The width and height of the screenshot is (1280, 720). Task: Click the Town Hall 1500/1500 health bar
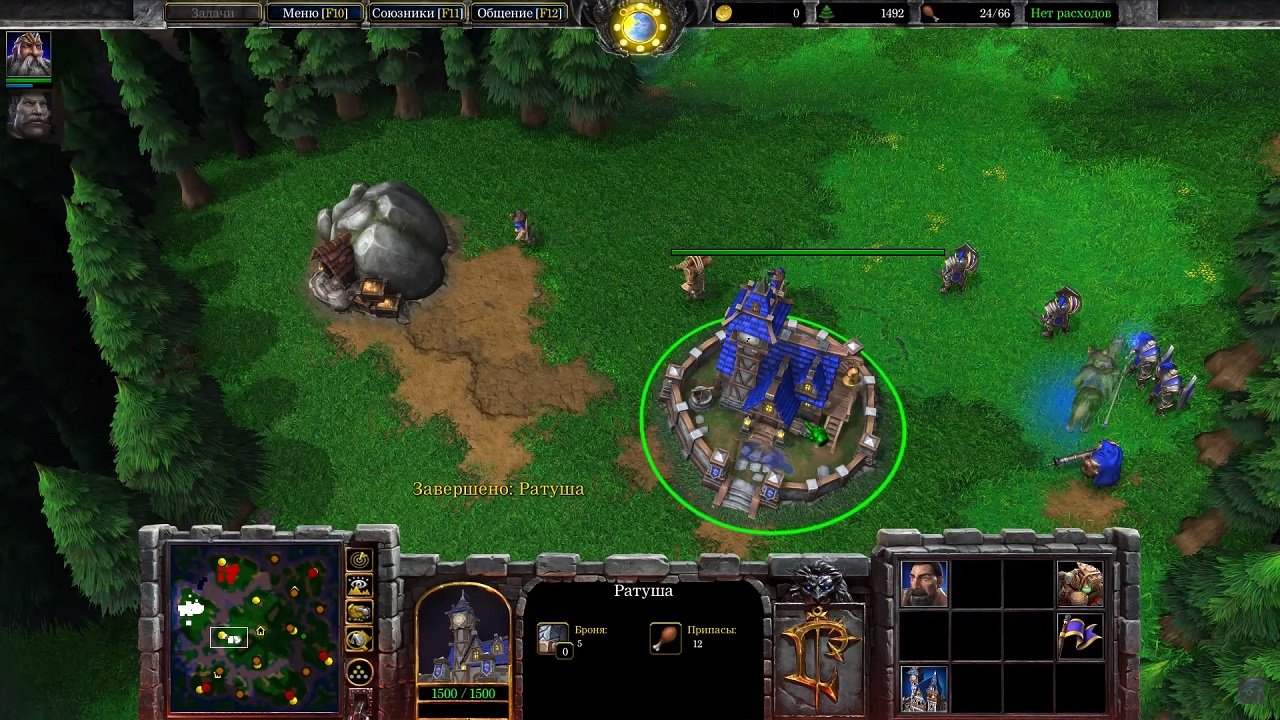463,692
